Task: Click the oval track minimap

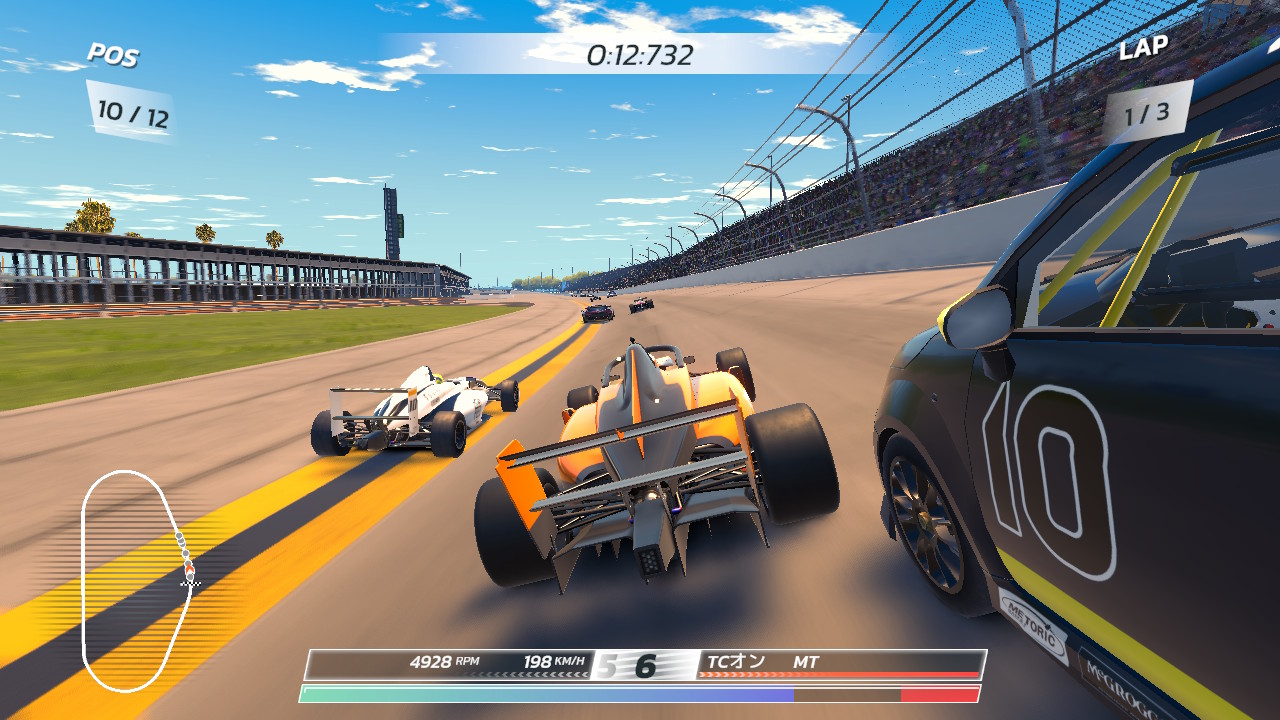Action: (137, 580)
